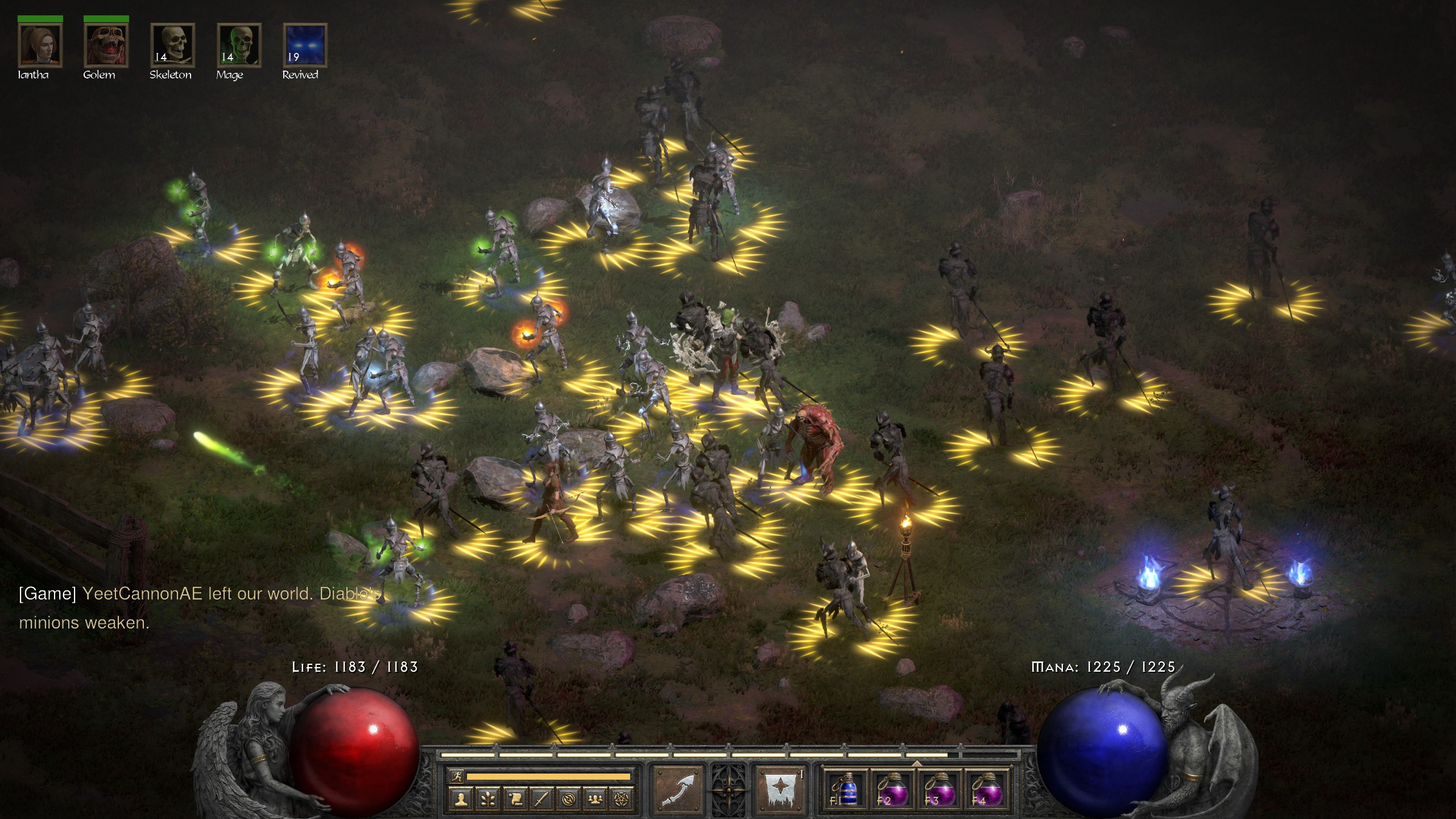This screenshot has width=1456, height=819.
Task: Open the pentagram game menu icon
Action: pyautogui.click(x=622, y=800)
